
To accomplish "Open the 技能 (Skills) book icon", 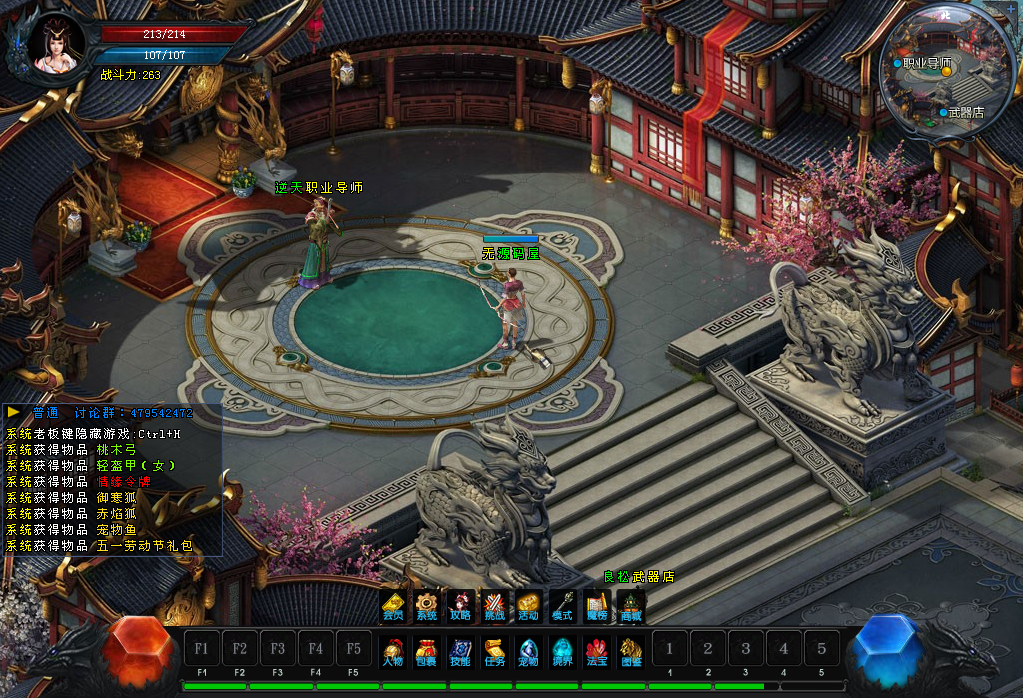I will coord(460,651).
